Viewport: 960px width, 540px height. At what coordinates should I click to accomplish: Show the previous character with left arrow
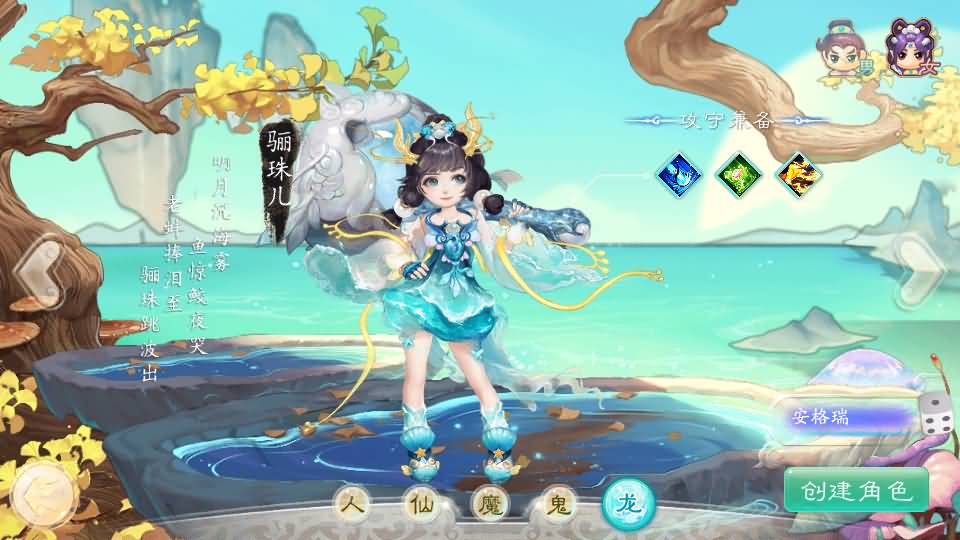pyautogui.click(x=38, y=268)
